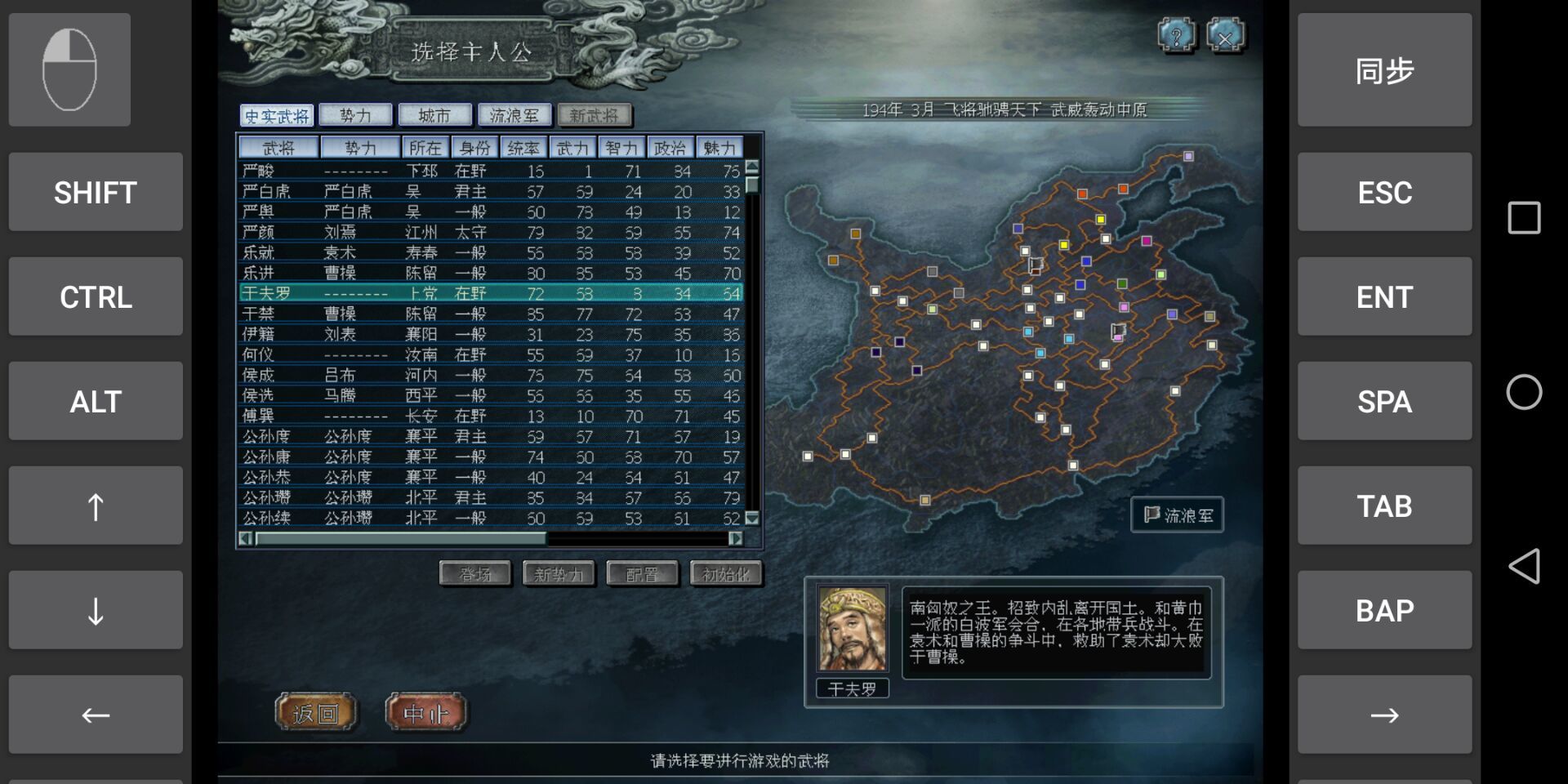The width and height of the screenshot is (1568, 784).
Task: Switch to the 城市 tab
Action: click(x=434, y=114)
